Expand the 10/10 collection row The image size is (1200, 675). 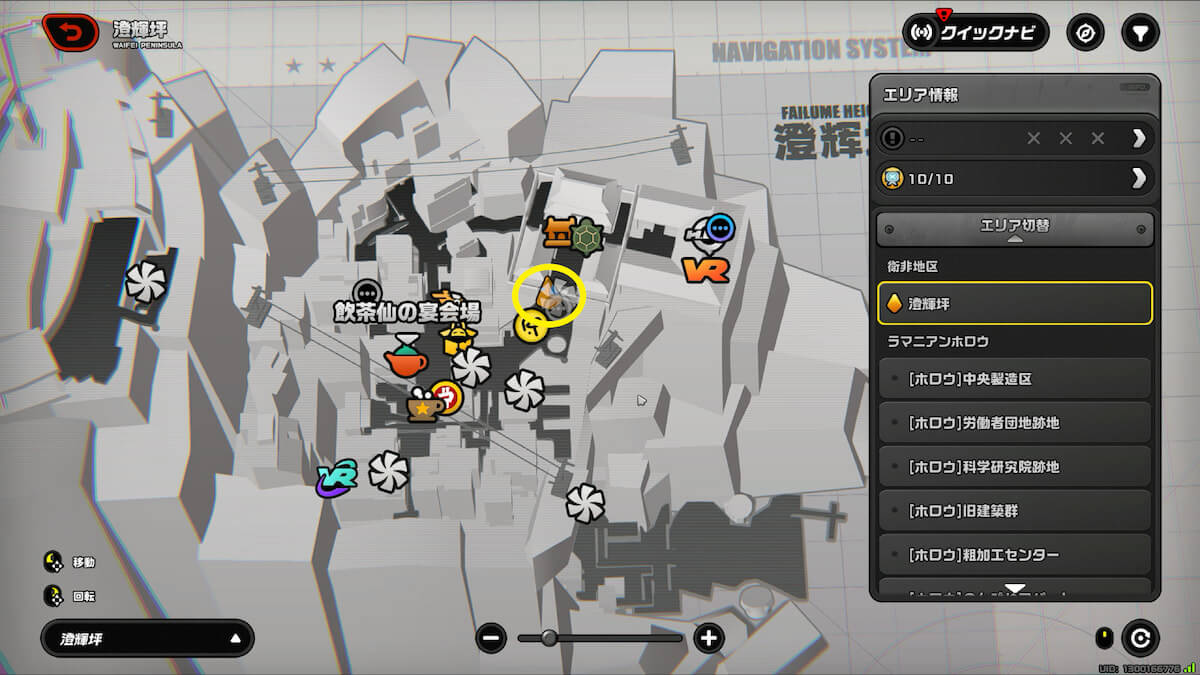(1015, 179)
